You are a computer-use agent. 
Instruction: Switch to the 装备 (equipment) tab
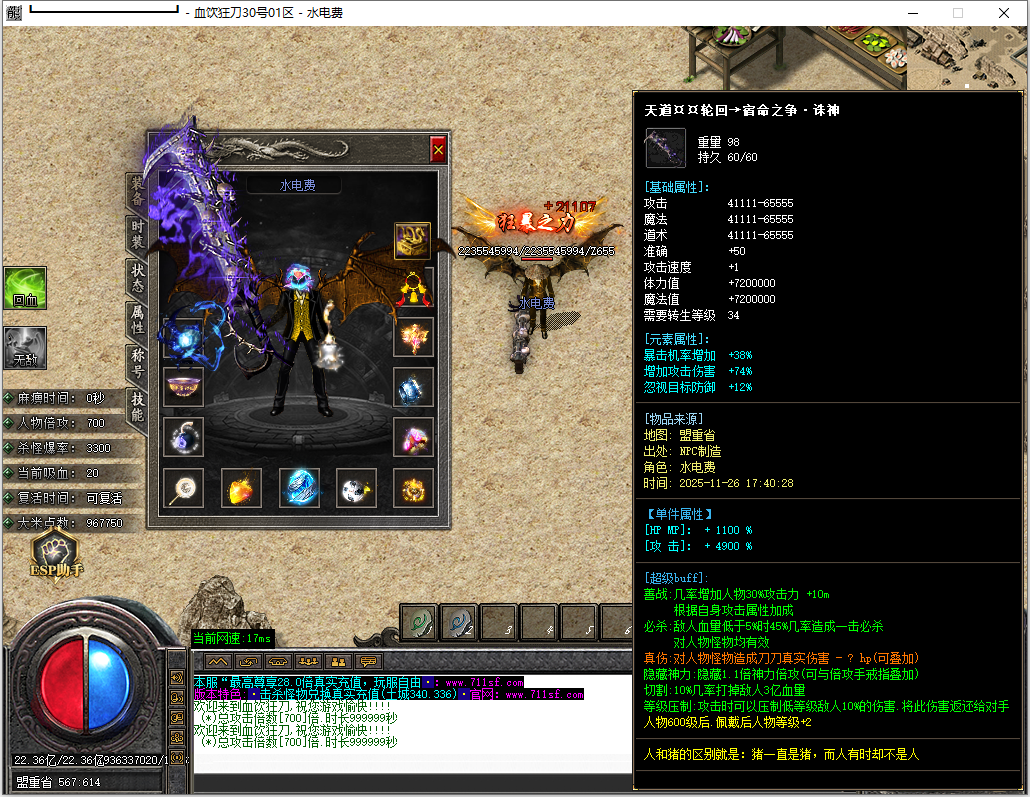pos(137,192)
